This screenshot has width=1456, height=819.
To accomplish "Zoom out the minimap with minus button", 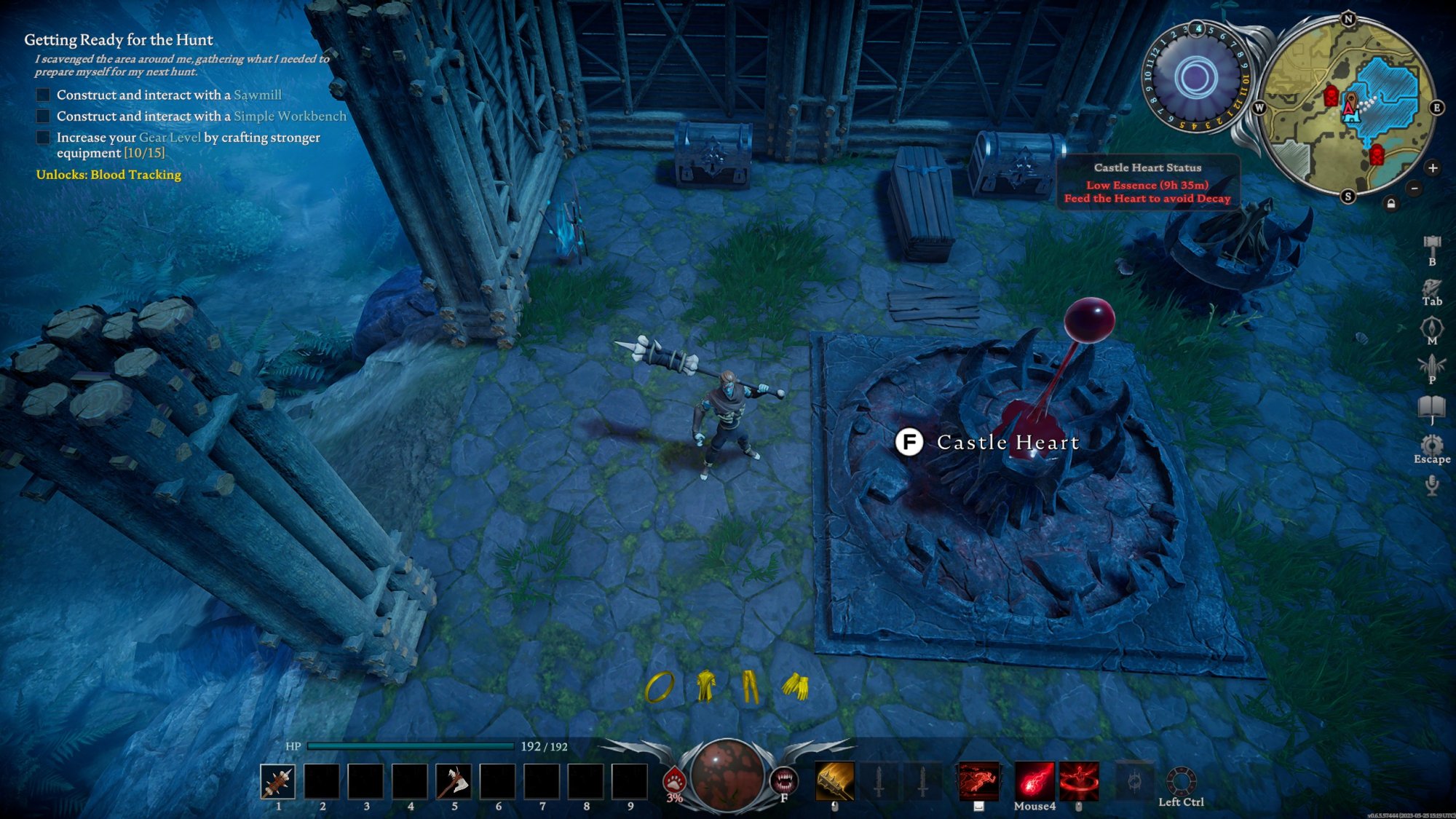I will [x=1415, y=189].
